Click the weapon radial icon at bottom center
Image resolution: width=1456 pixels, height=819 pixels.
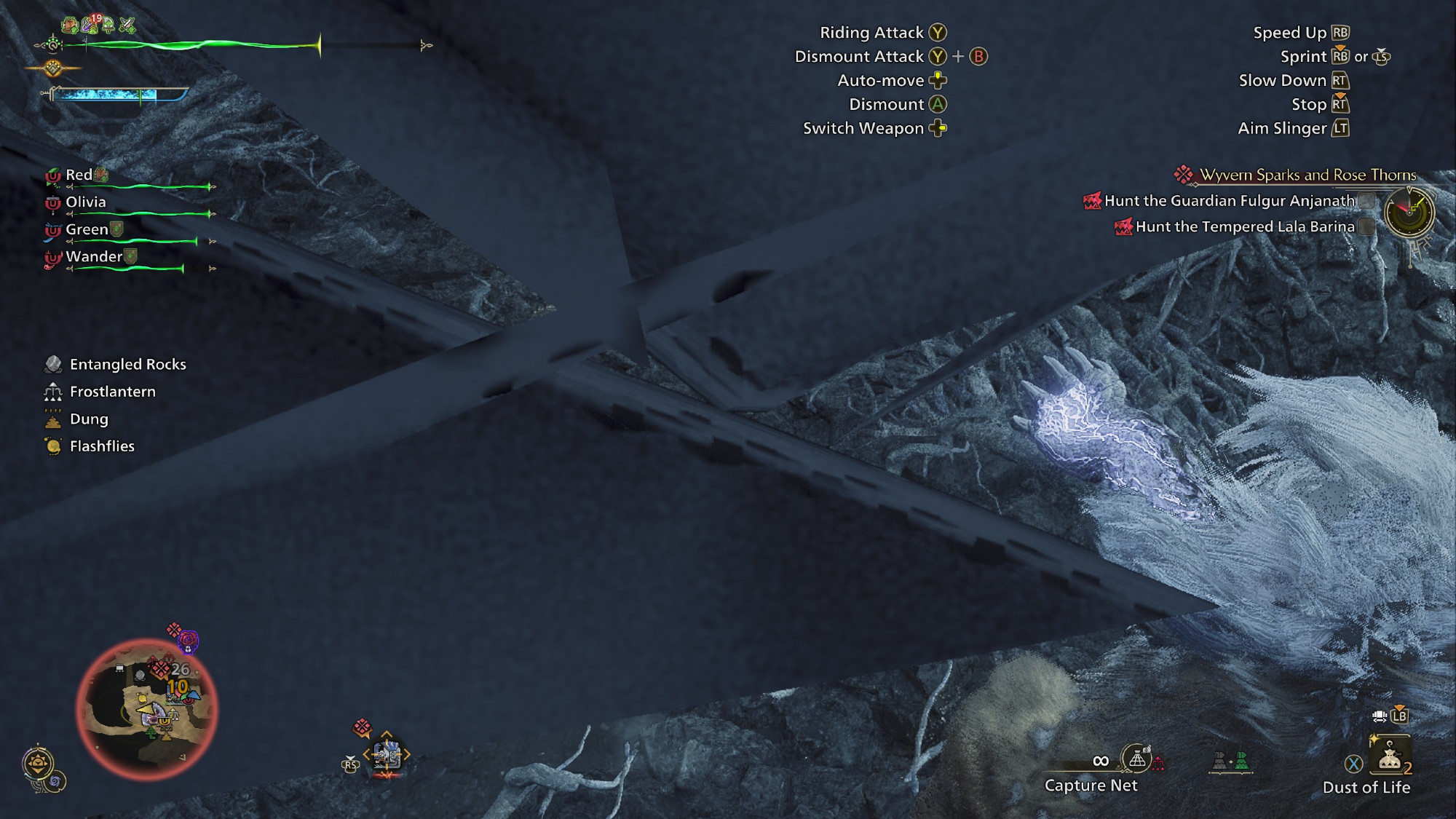pyautogui.click(x=387, y=756)
